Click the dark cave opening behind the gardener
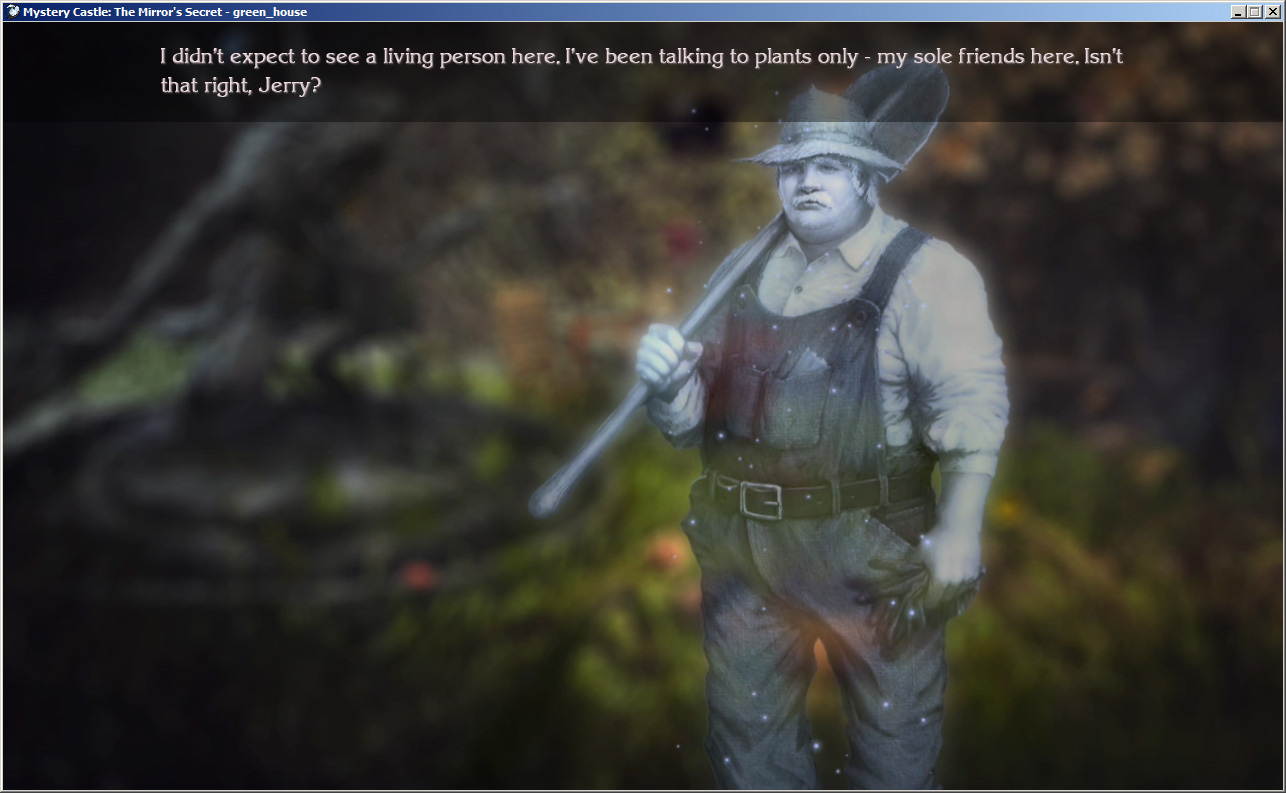Screen dimensions: 1286x793 [700, 125]
